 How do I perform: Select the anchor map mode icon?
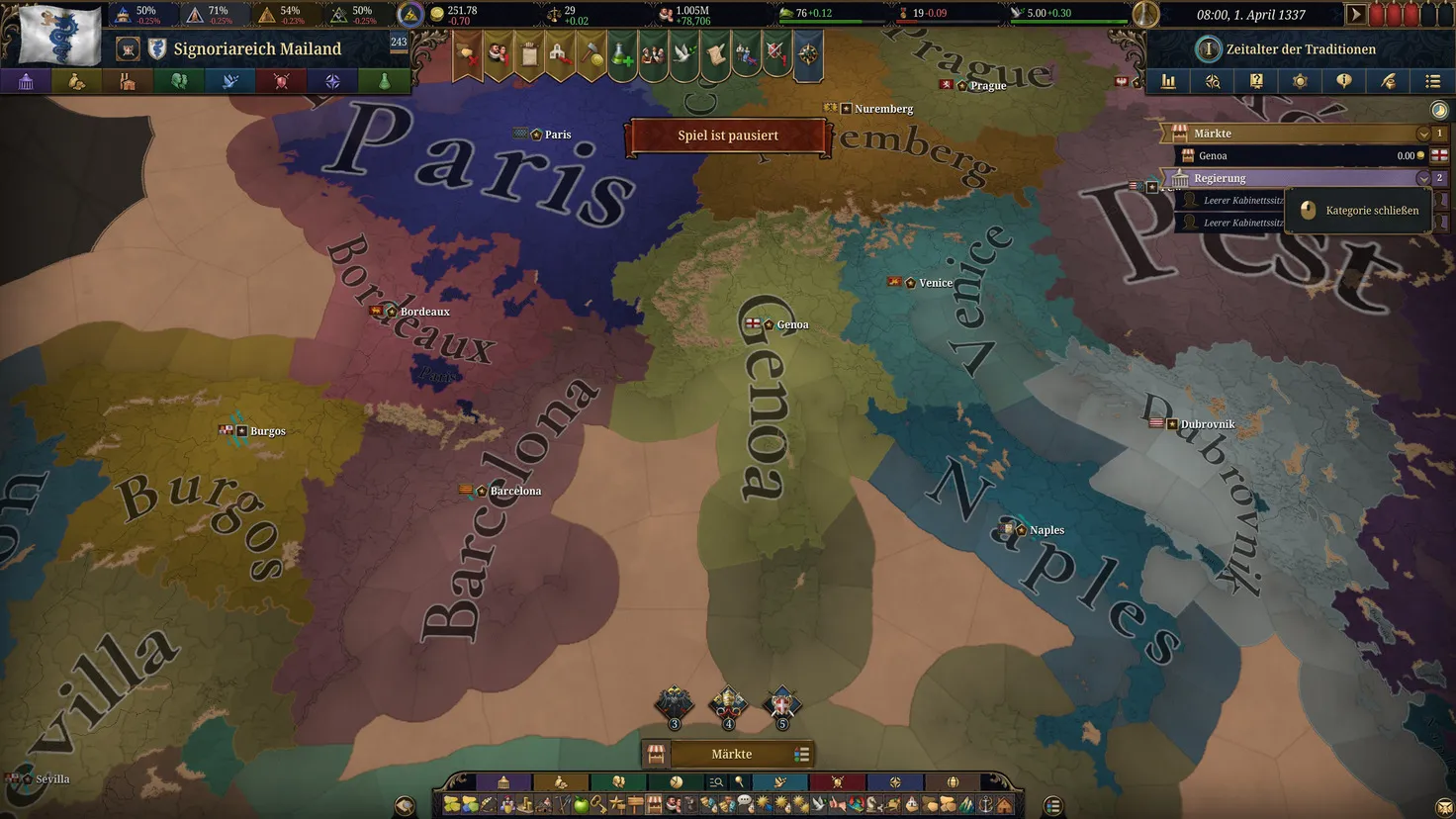coord(985,805)
